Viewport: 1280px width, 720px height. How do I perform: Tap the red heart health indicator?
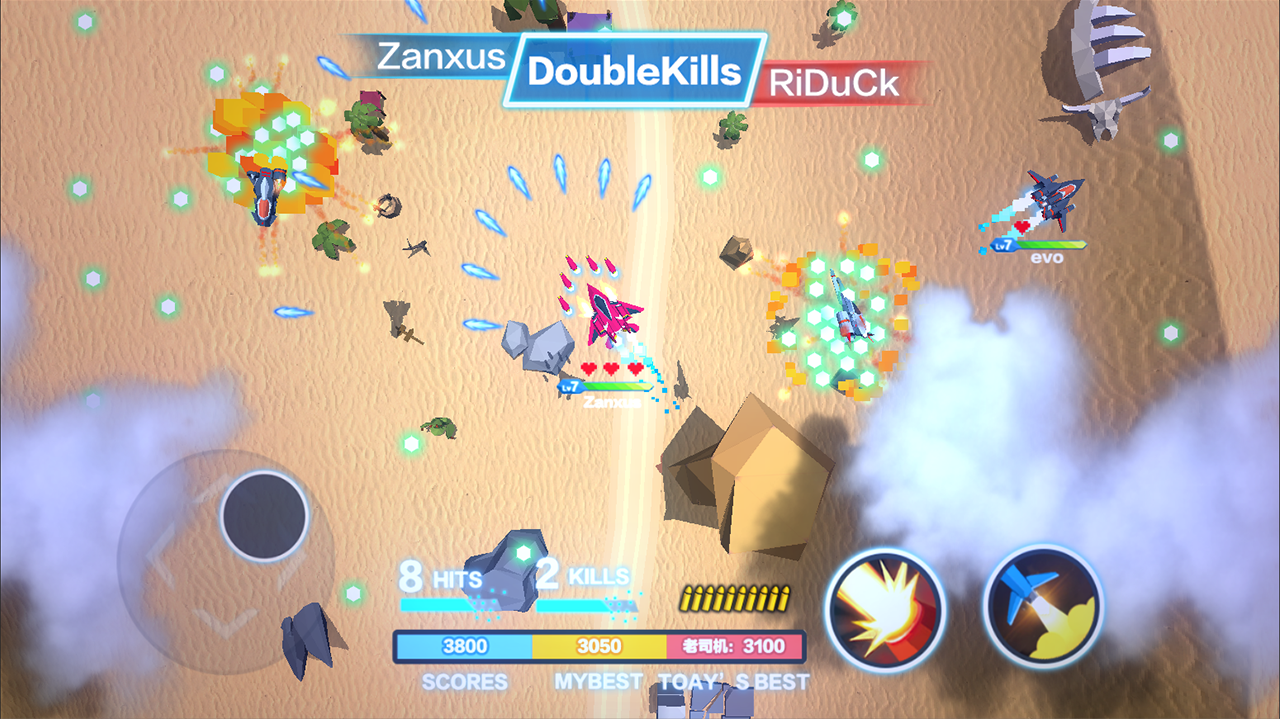tap(610, 368)
